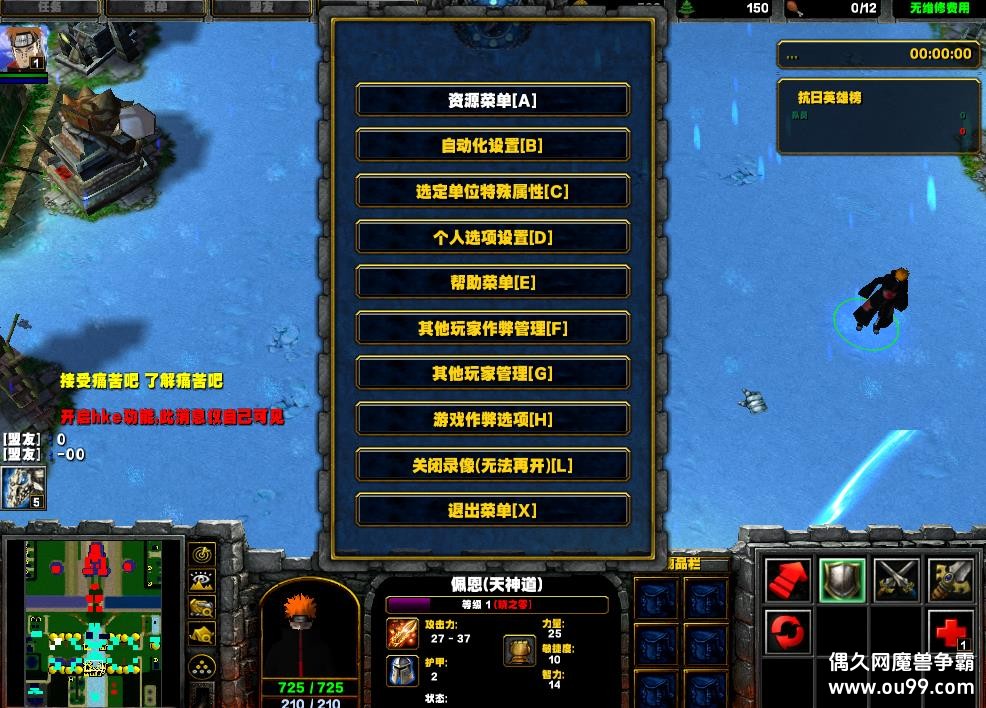Image resolution: width=986 pixels, height=708 pixels.
Task: Select the crossed swords command icon
Action: click(895, 580)
